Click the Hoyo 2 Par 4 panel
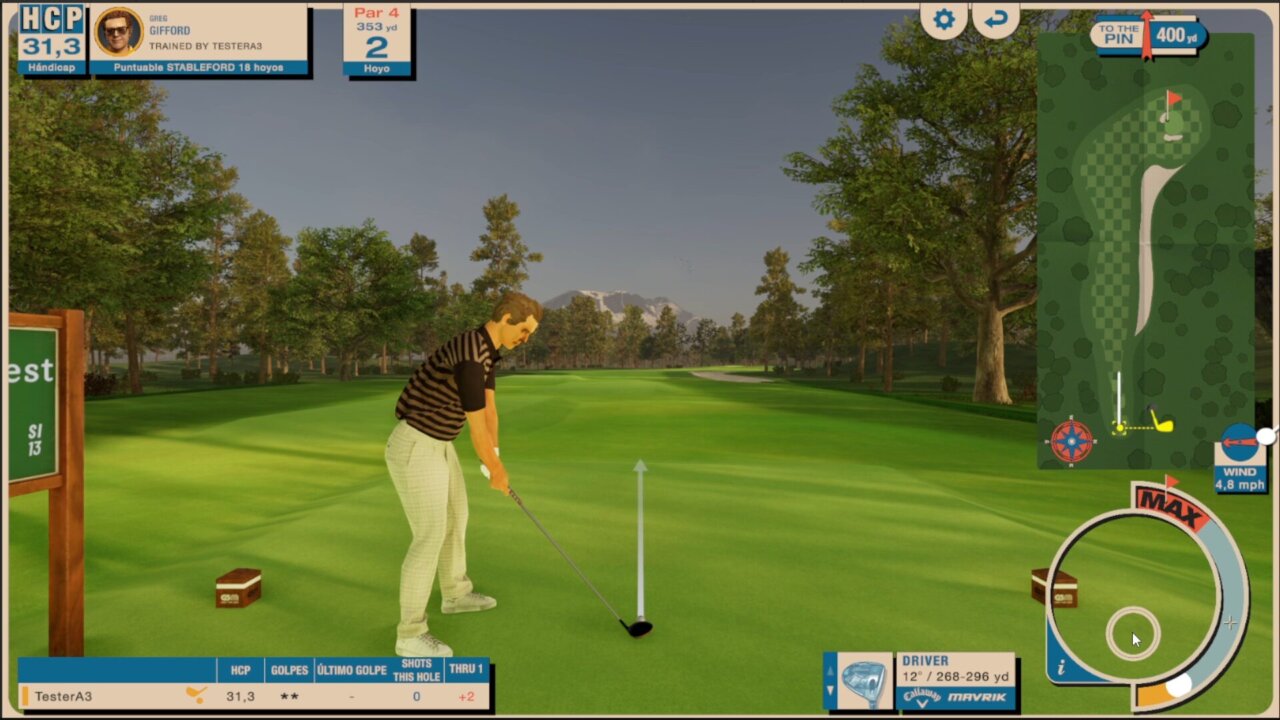 pyautogui.click(x=377, y=41)
